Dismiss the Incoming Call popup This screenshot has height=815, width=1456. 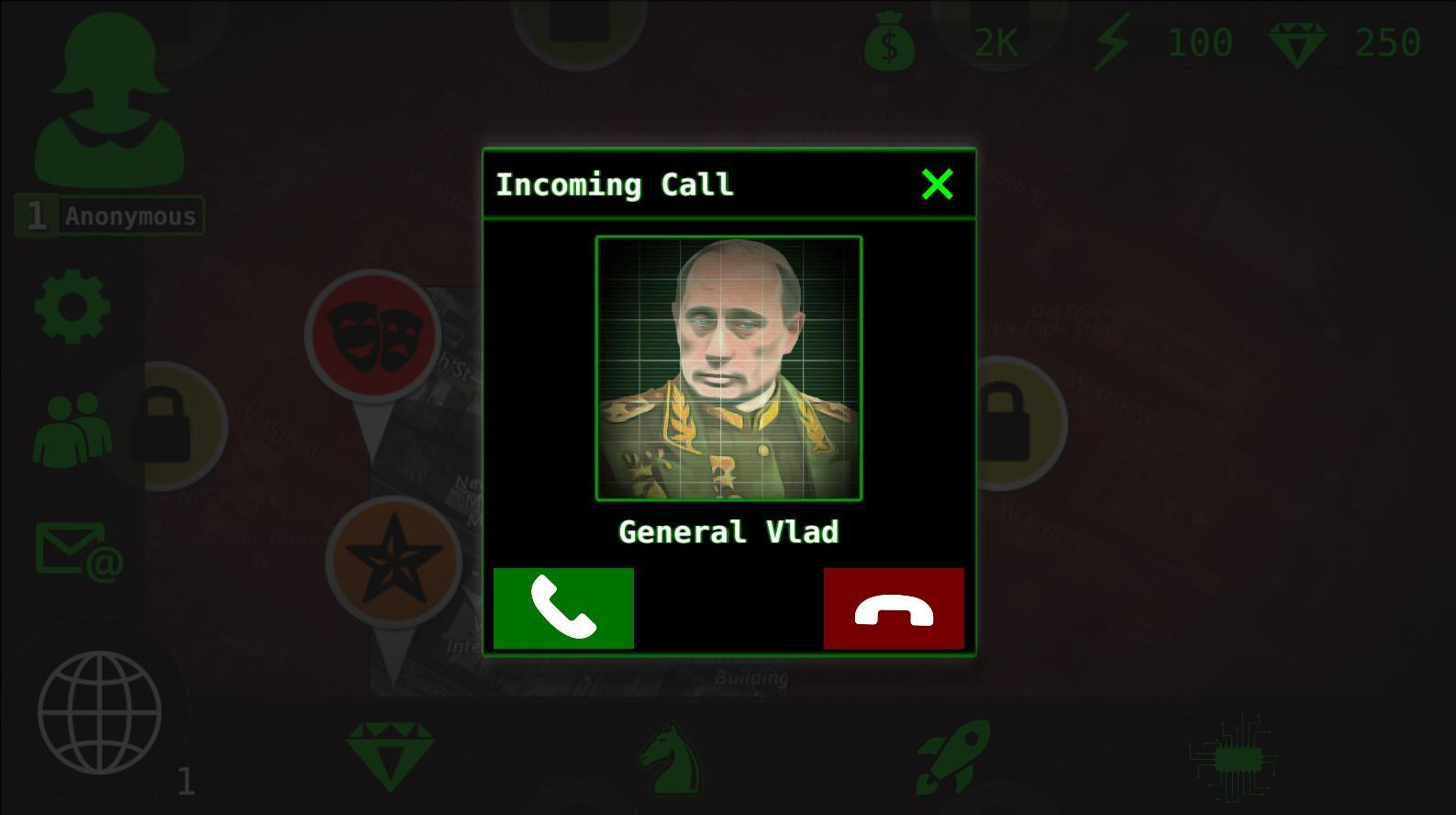coord(937,184)
